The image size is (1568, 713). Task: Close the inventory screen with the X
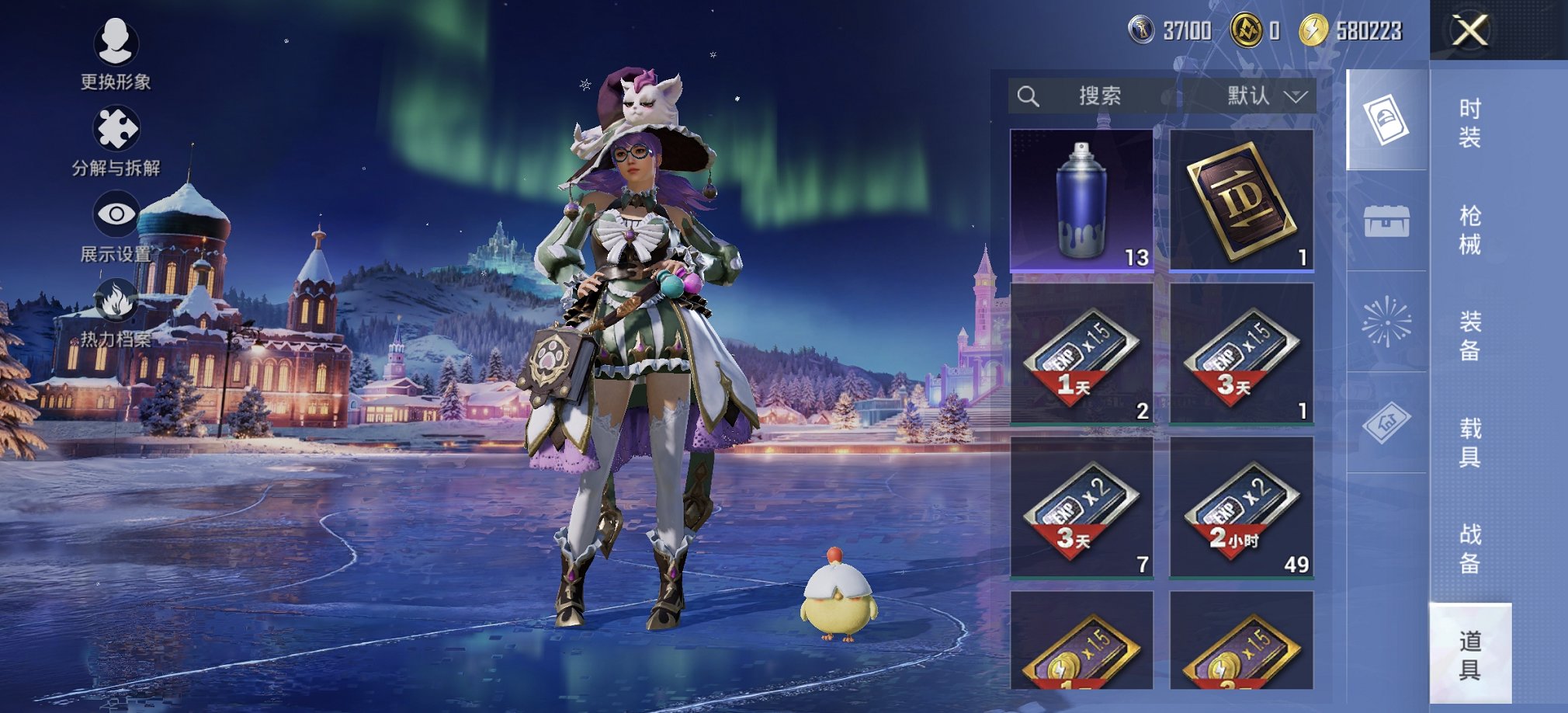(x=1469, y=31)
